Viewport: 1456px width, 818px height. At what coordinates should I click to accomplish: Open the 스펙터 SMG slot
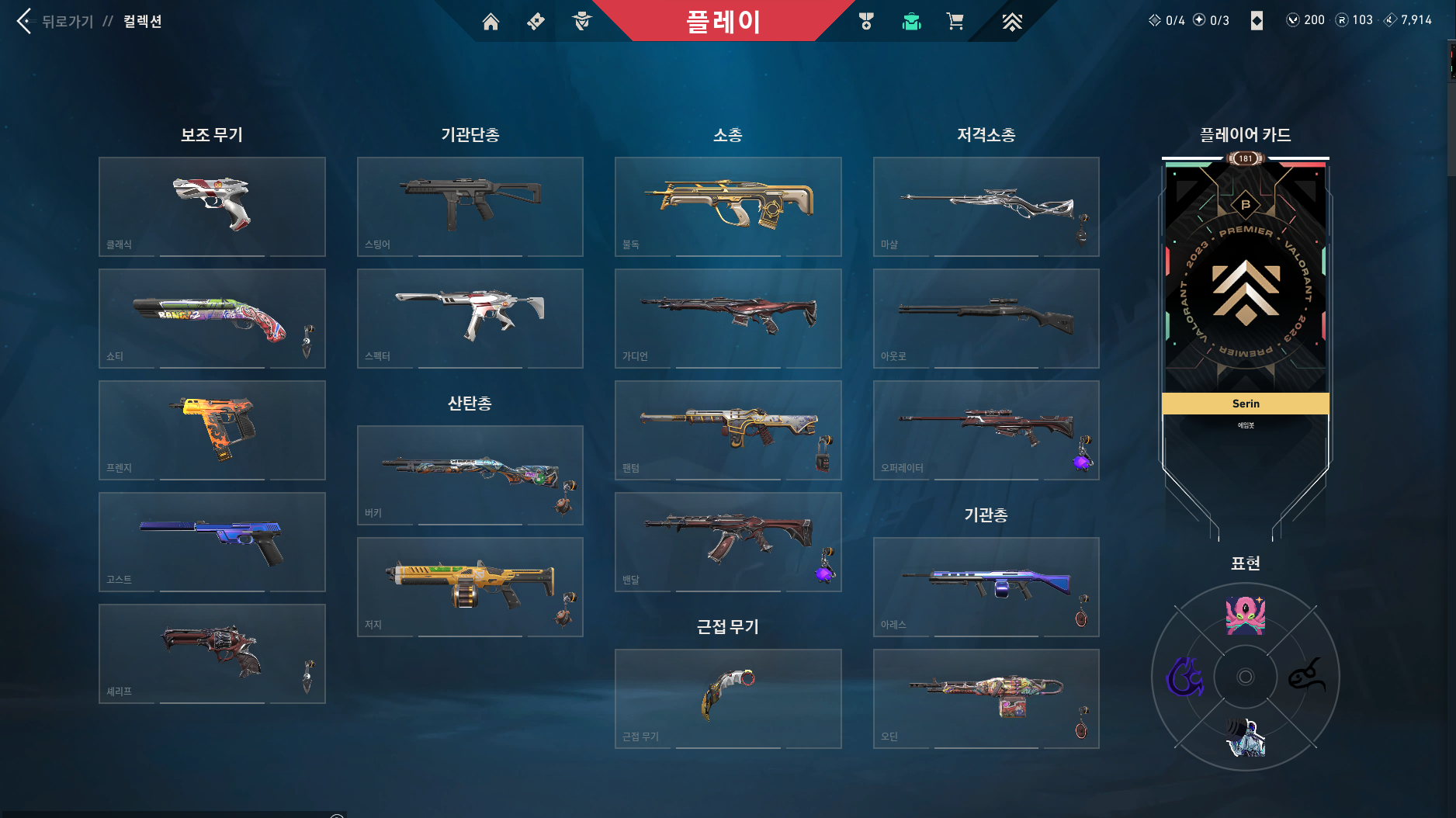[x=470, y=318]
